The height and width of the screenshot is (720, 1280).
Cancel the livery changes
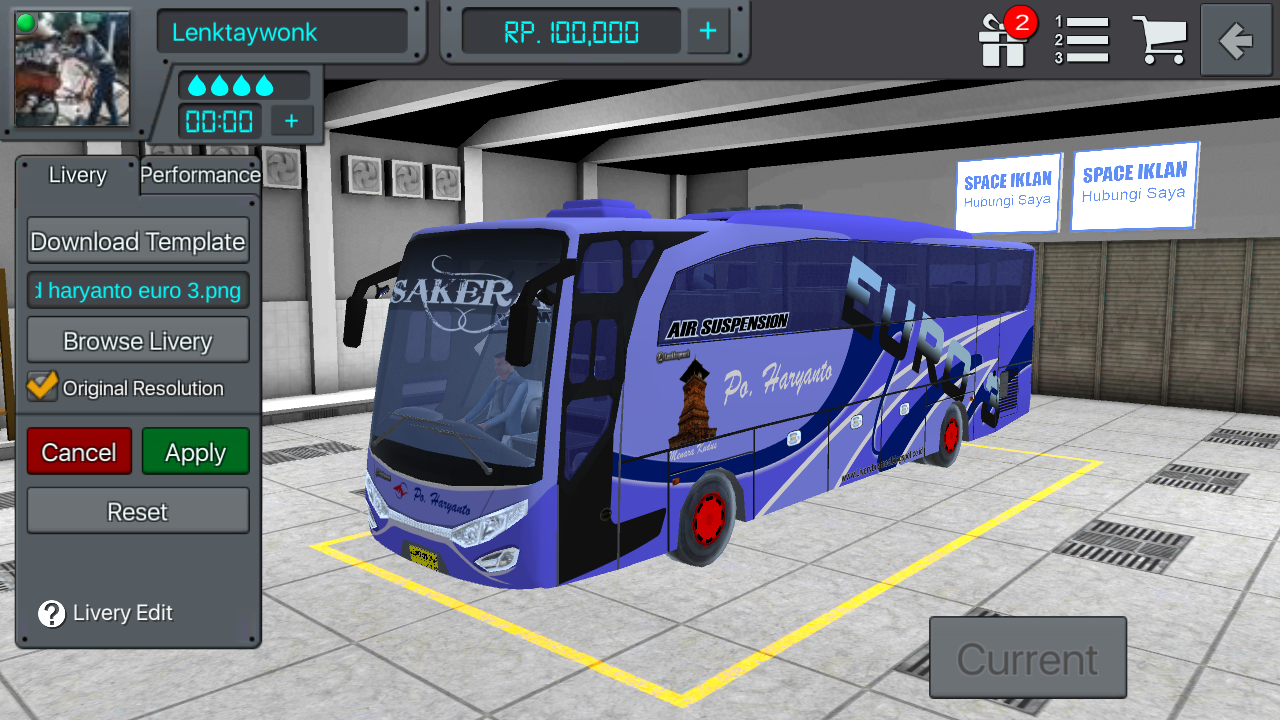click(79, 451)
